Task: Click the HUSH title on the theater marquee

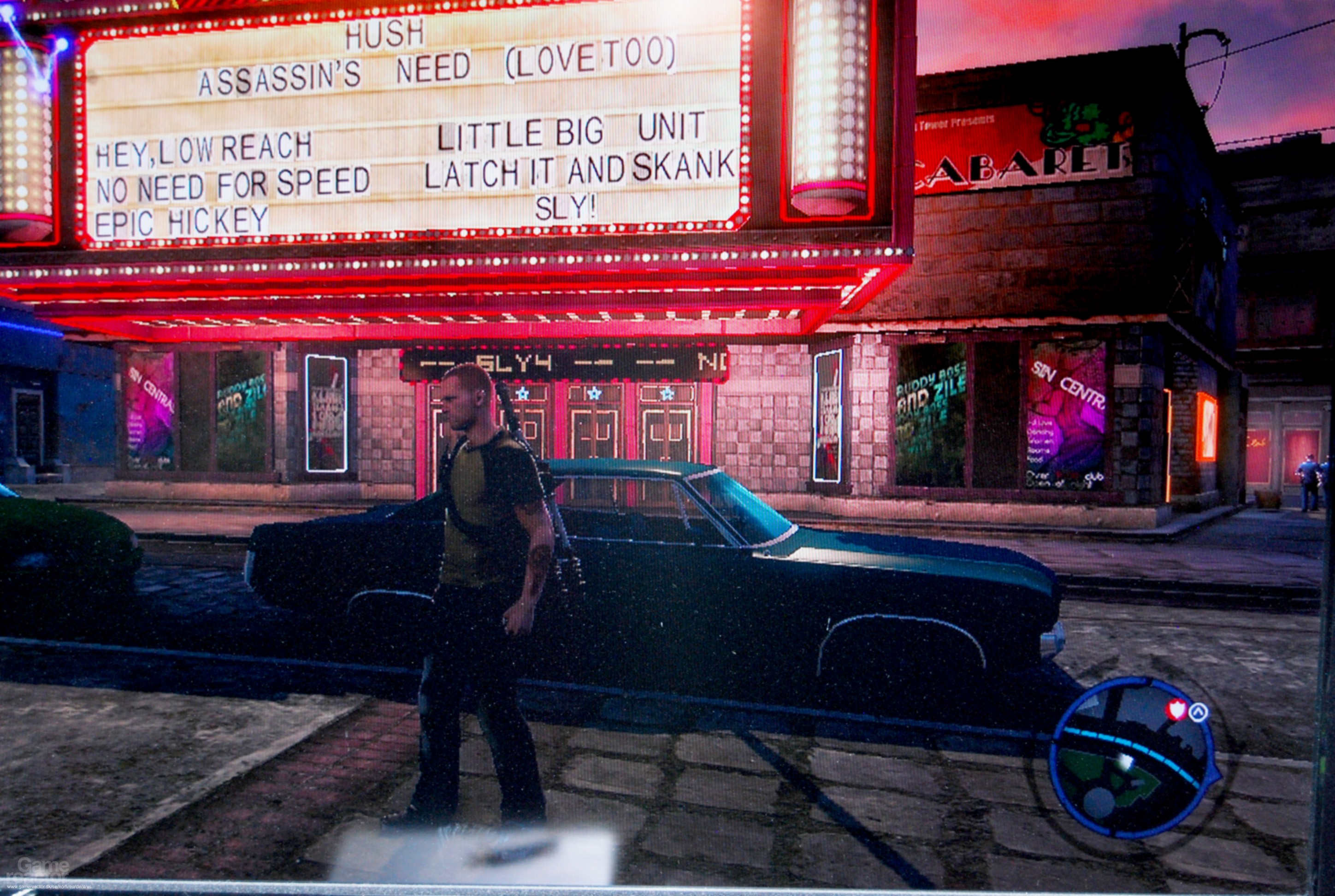Action: pyautogui.click(x=384, y=35)
